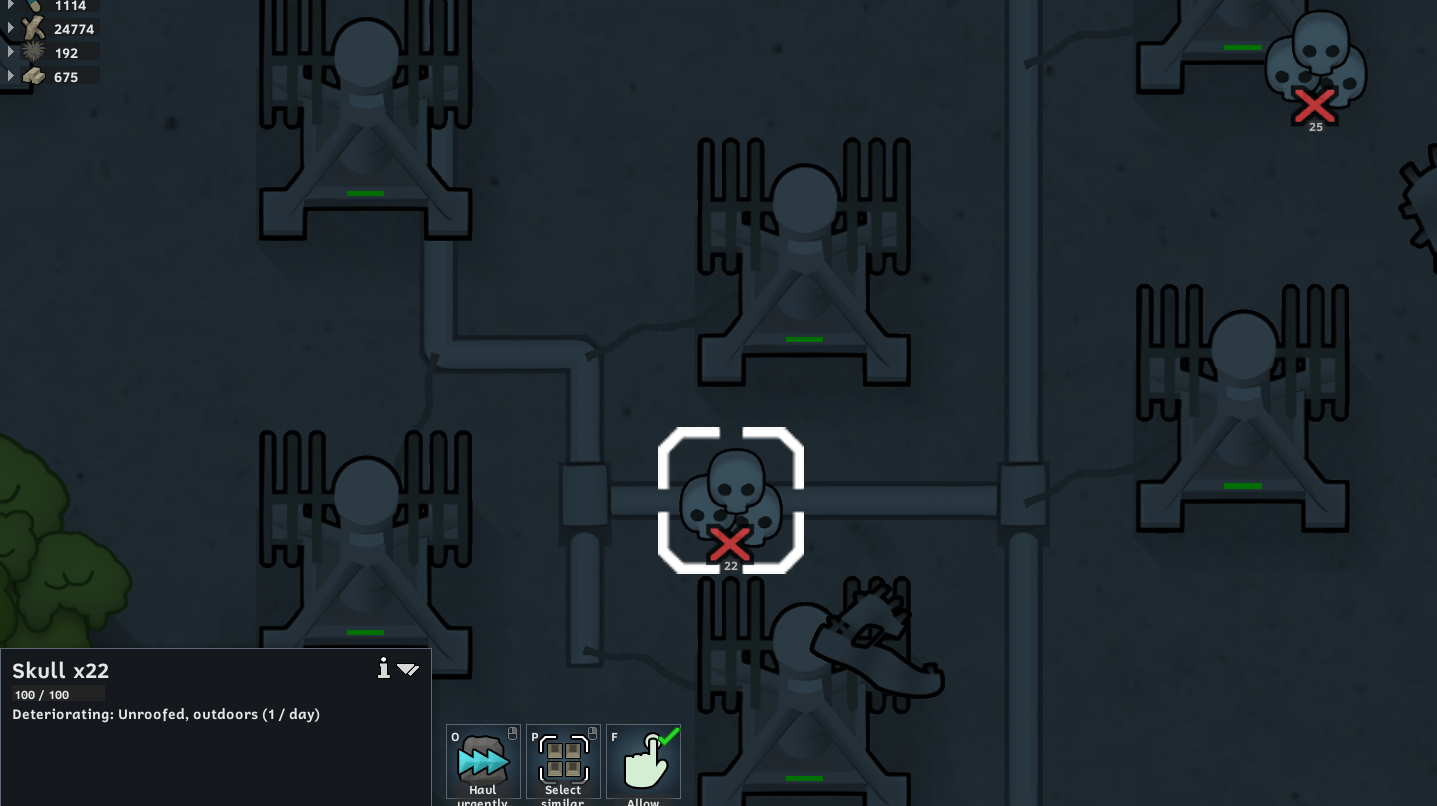
Task: Open the dropdown arrow beside the info icon
Action: coord(408,670)
